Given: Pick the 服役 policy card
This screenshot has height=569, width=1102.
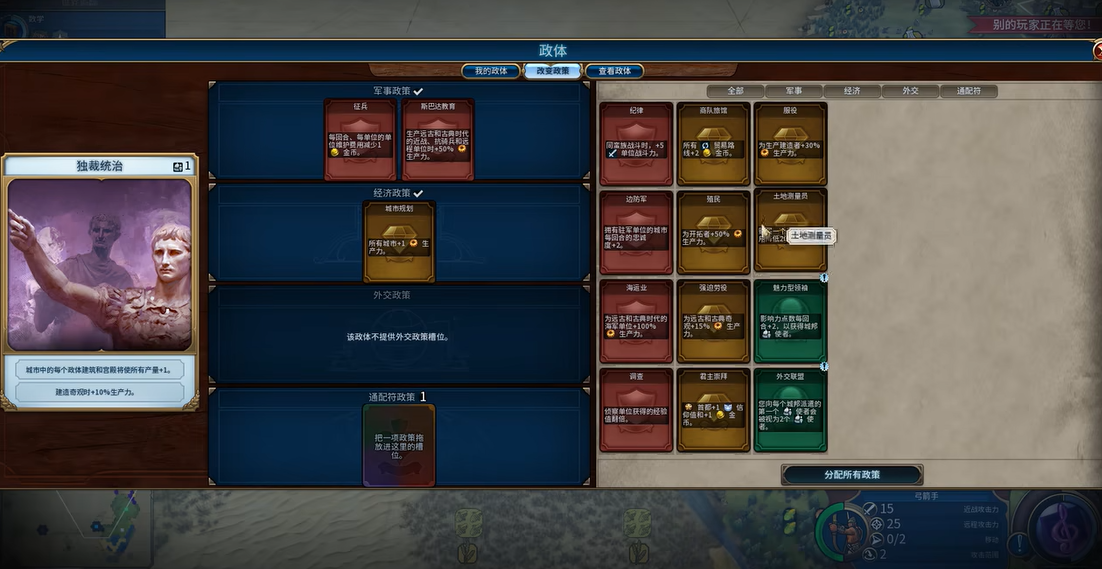Looking at the screenshot, I should [x=790, y=144].
